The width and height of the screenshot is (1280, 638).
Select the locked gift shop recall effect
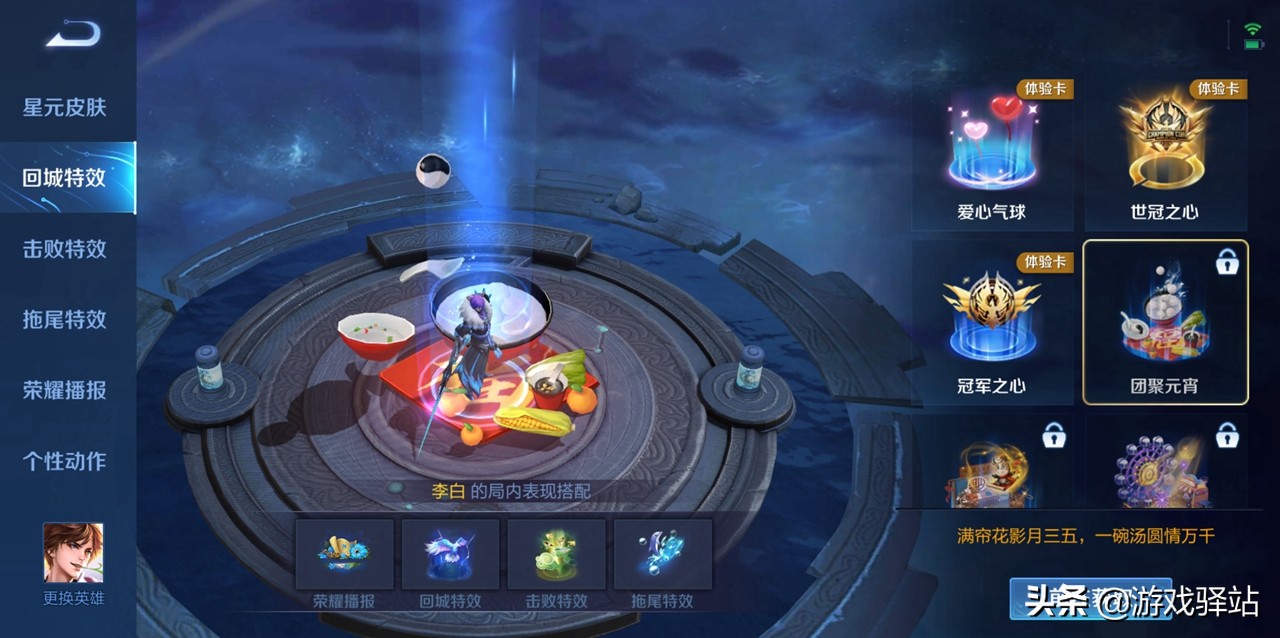(991, 465)
